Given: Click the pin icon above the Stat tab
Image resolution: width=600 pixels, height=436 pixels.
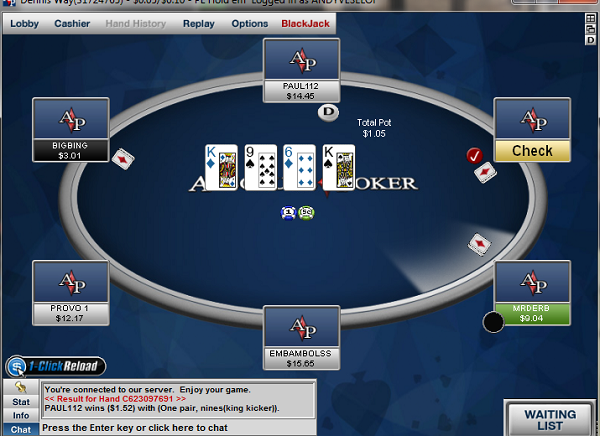Looking at the screenshot, I should pyautogui.click(x=20, y=387).
